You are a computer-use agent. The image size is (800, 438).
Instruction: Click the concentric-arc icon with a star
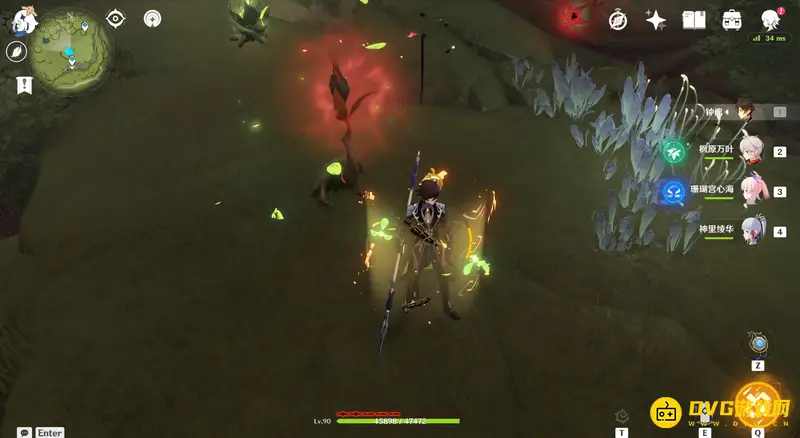pyautogui.click(x=152, y=18)
